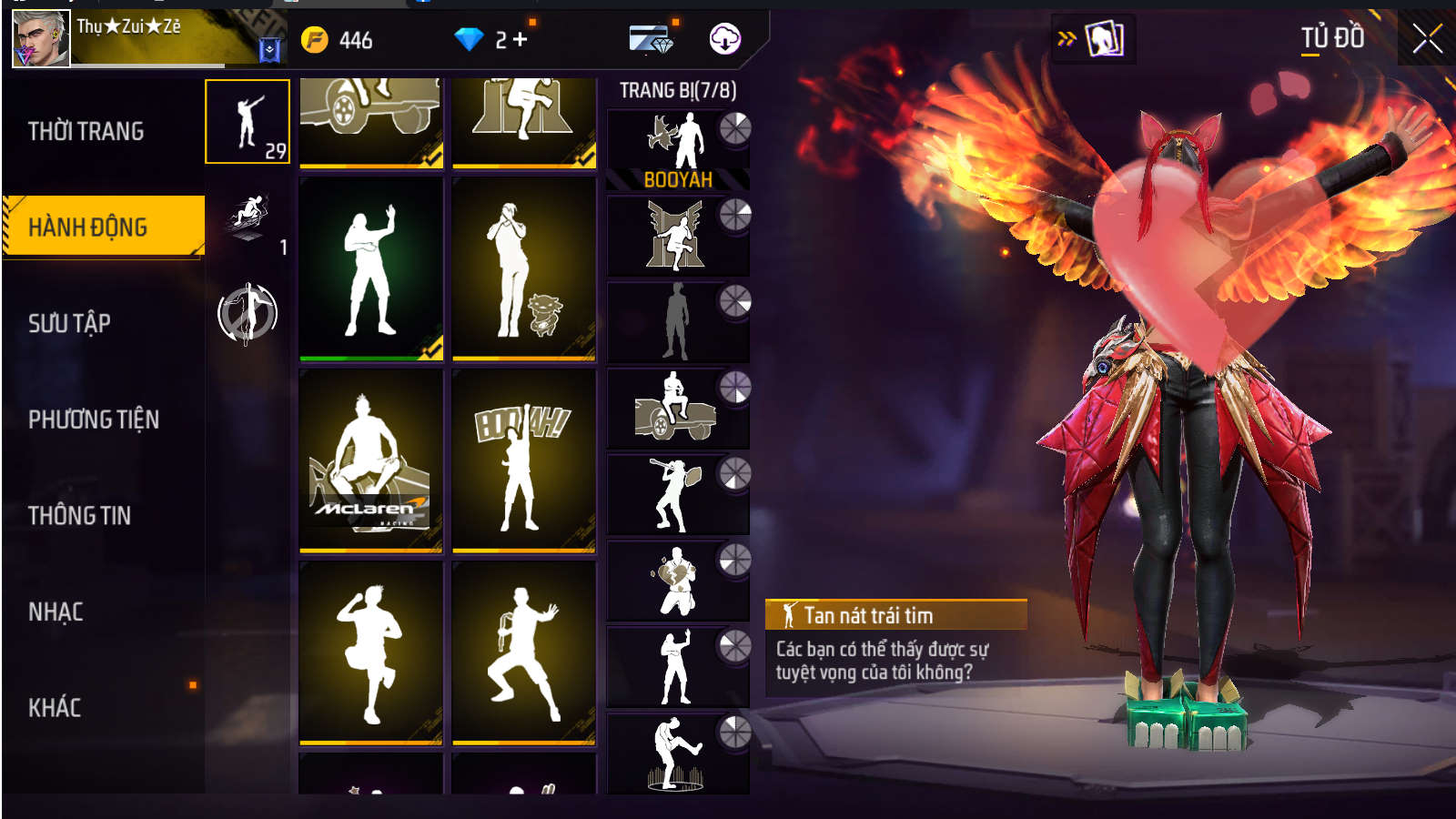This screenshot has height=819, width=1456.
Task: Select the McLaren car emote
Action: [x=370, y=460]
